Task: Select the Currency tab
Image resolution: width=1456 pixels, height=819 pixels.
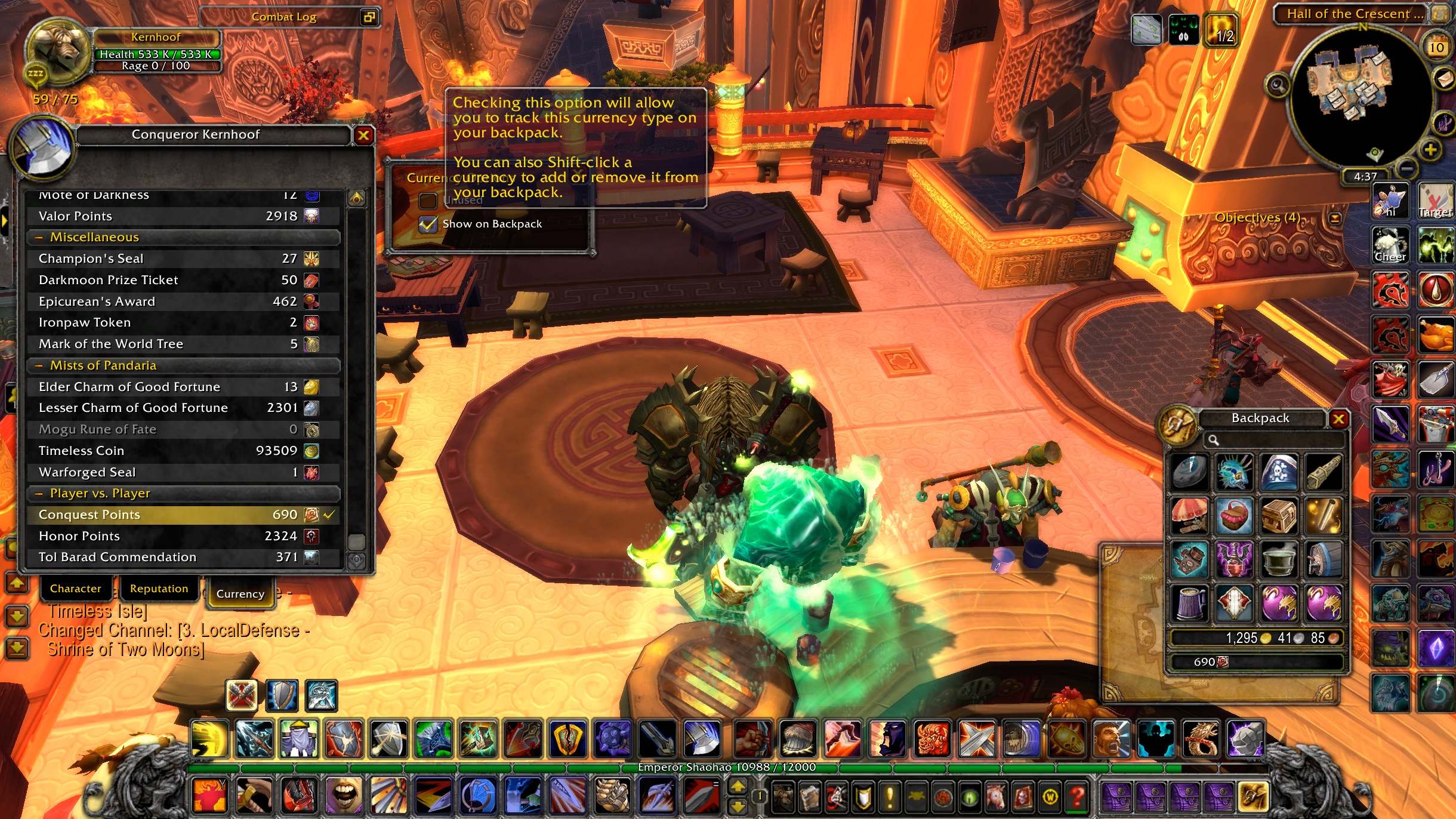Action: 240,594
